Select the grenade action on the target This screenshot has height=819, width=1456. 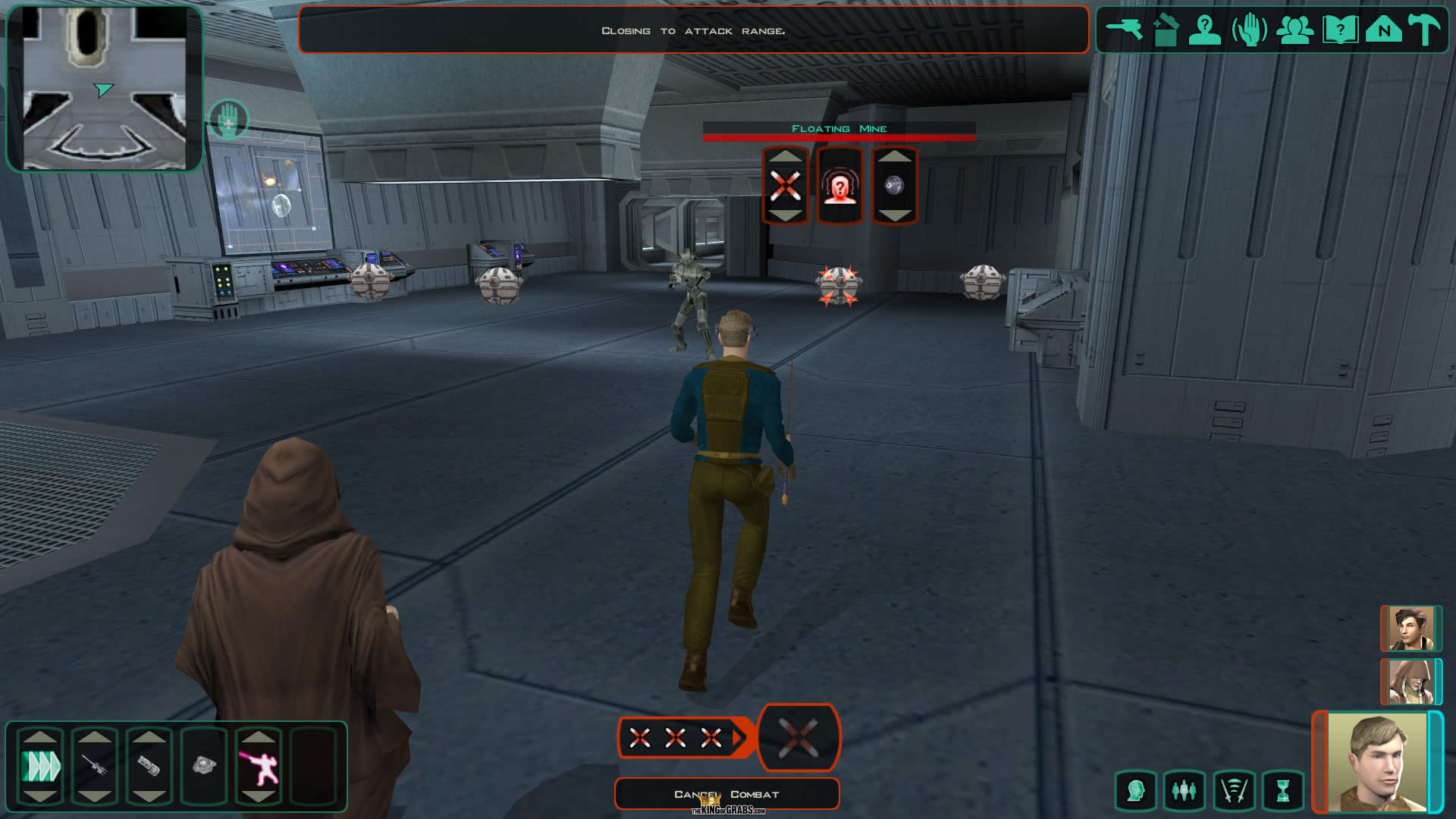click(x=895, y=186)
